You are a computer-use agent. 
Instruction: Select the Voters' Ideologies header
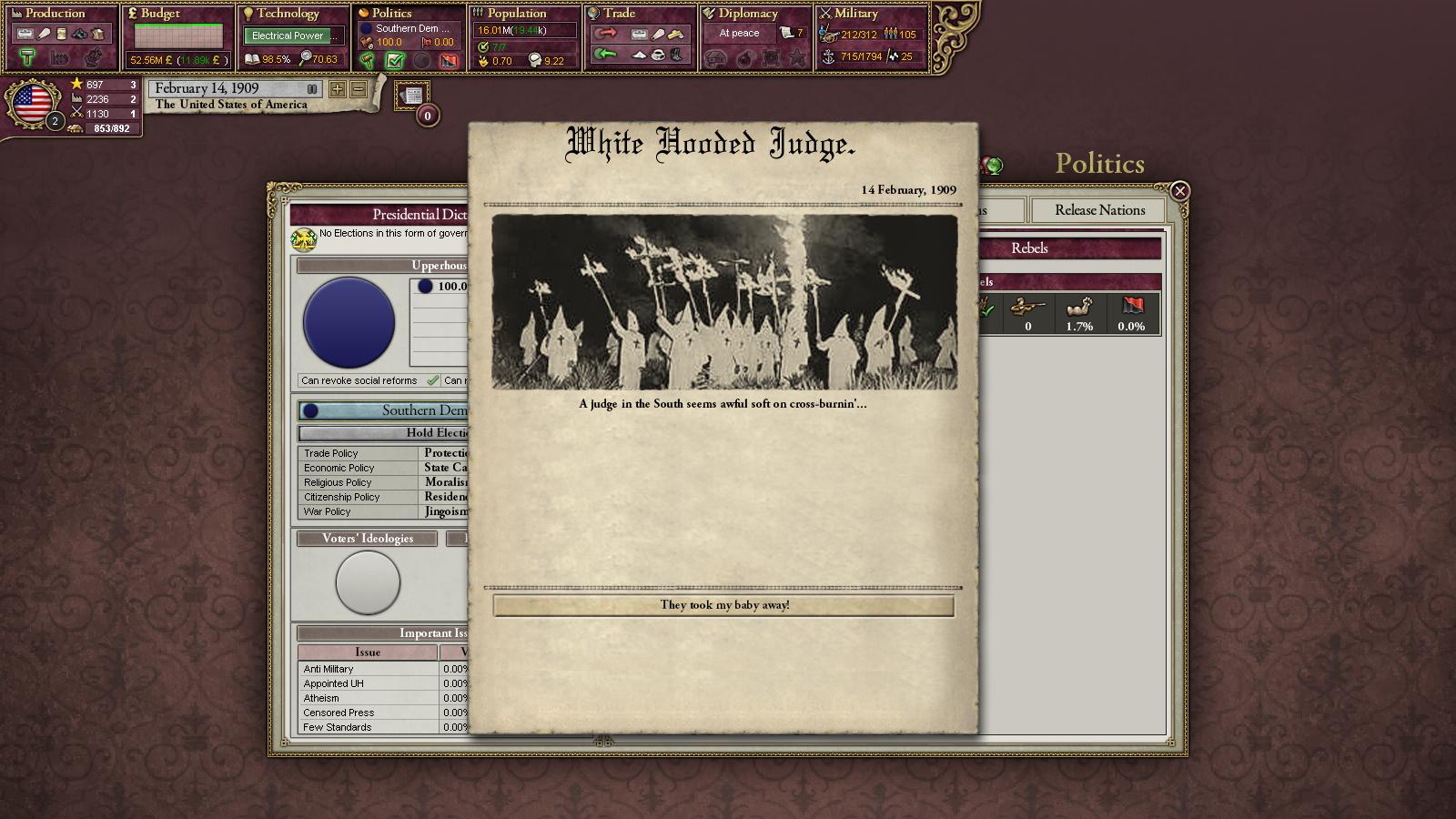pos(367,539)
